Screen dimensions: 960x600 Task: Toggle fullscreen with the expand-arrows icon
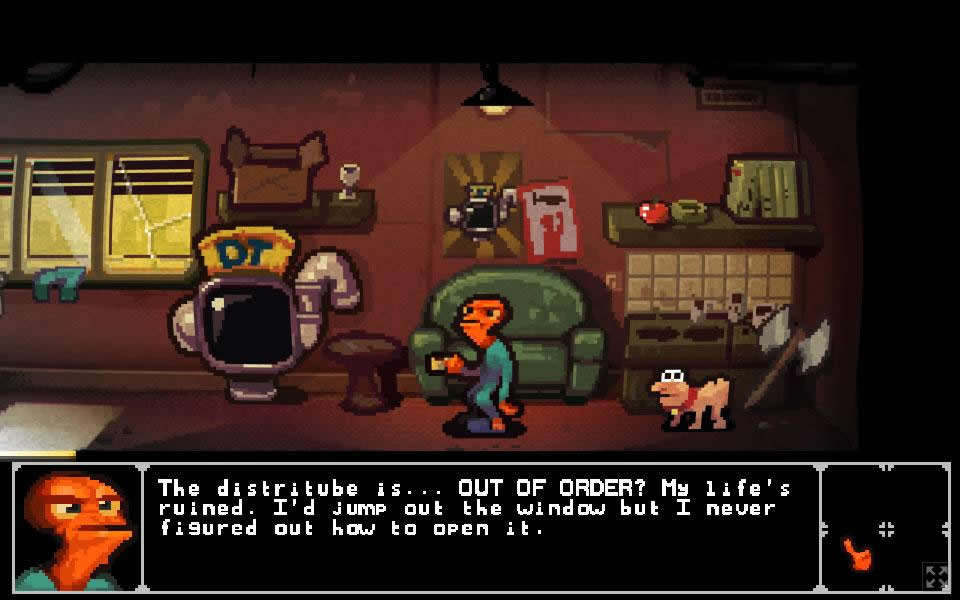click(x=936, y=576)
